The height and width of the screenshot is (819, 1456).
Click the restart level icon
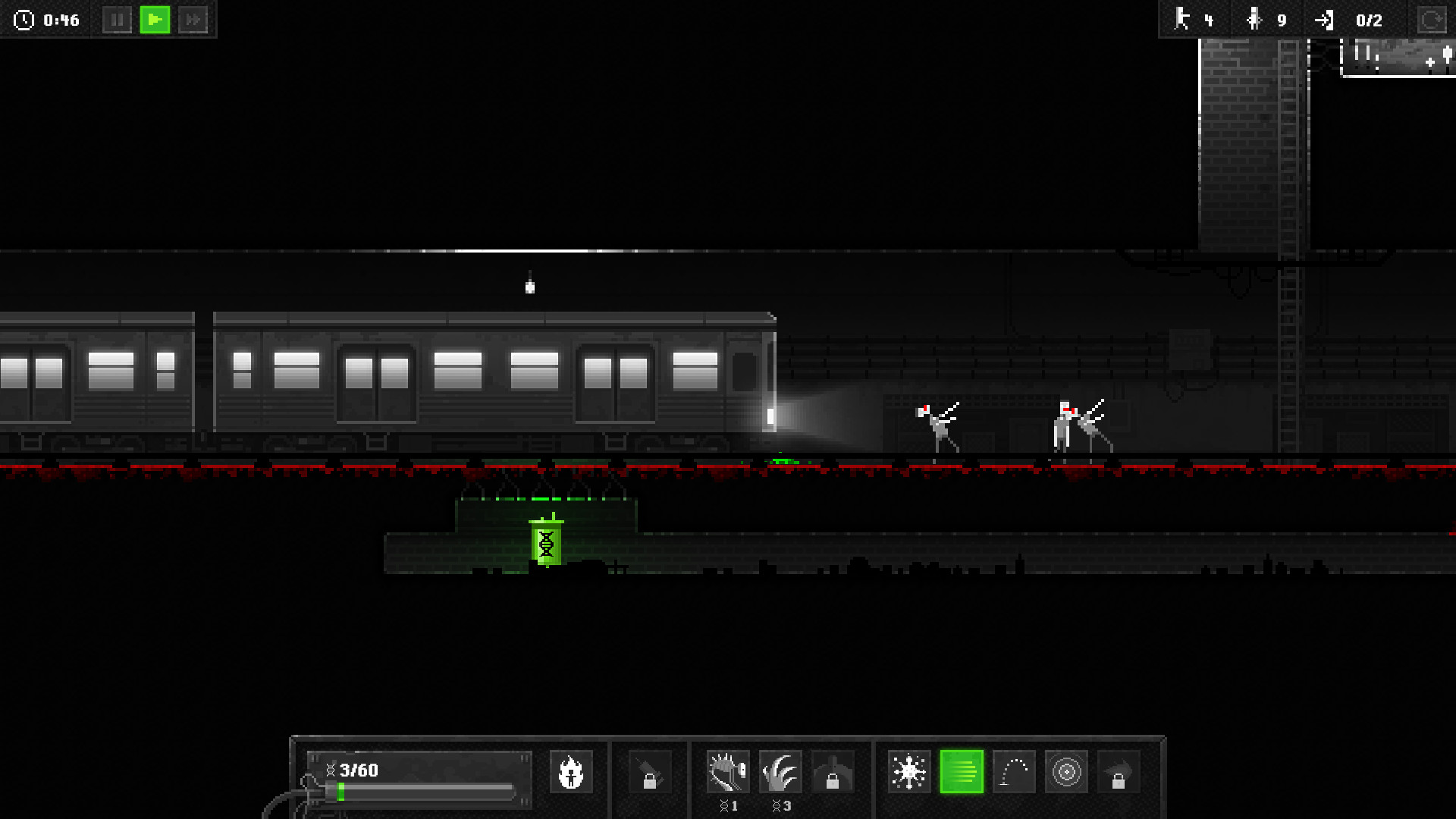(1433, 20)
